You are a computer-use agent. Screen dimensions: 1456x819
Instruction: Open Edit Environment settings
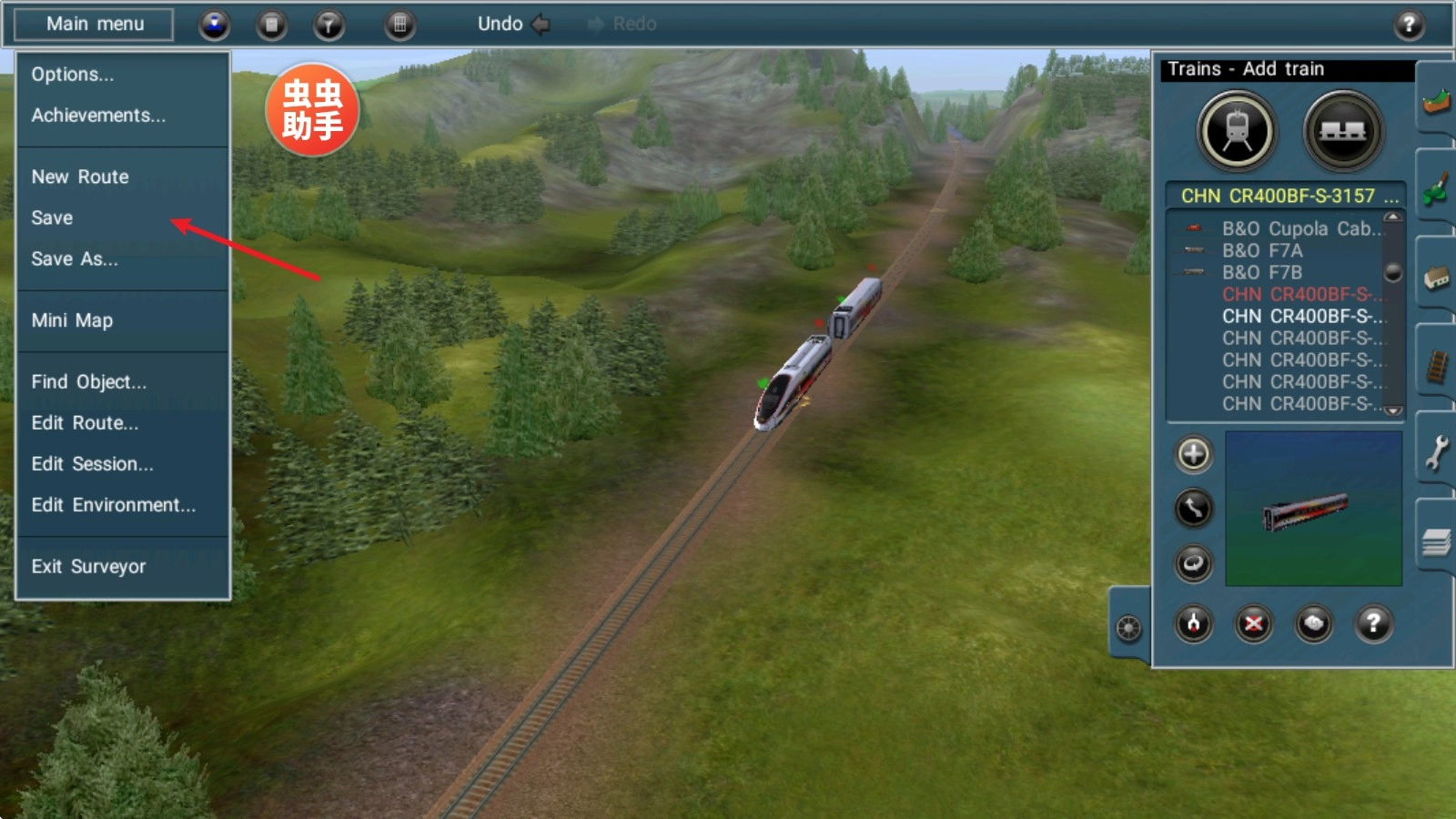click(x=113, y=505)
